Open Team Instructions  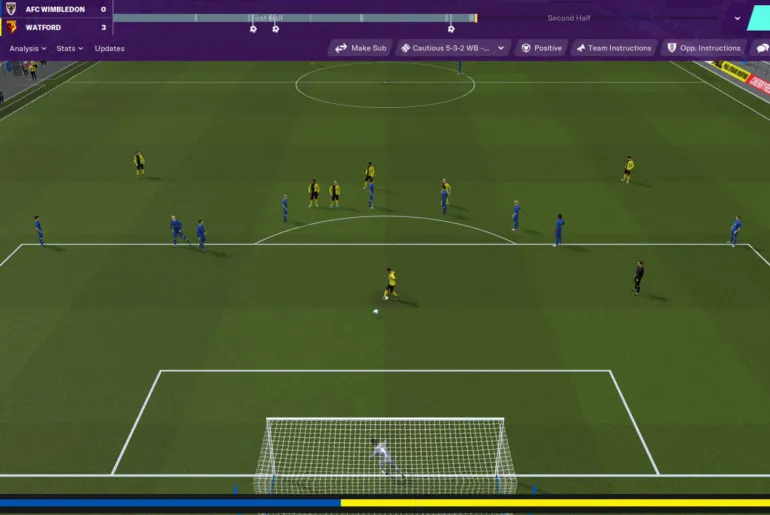point(613,48)
